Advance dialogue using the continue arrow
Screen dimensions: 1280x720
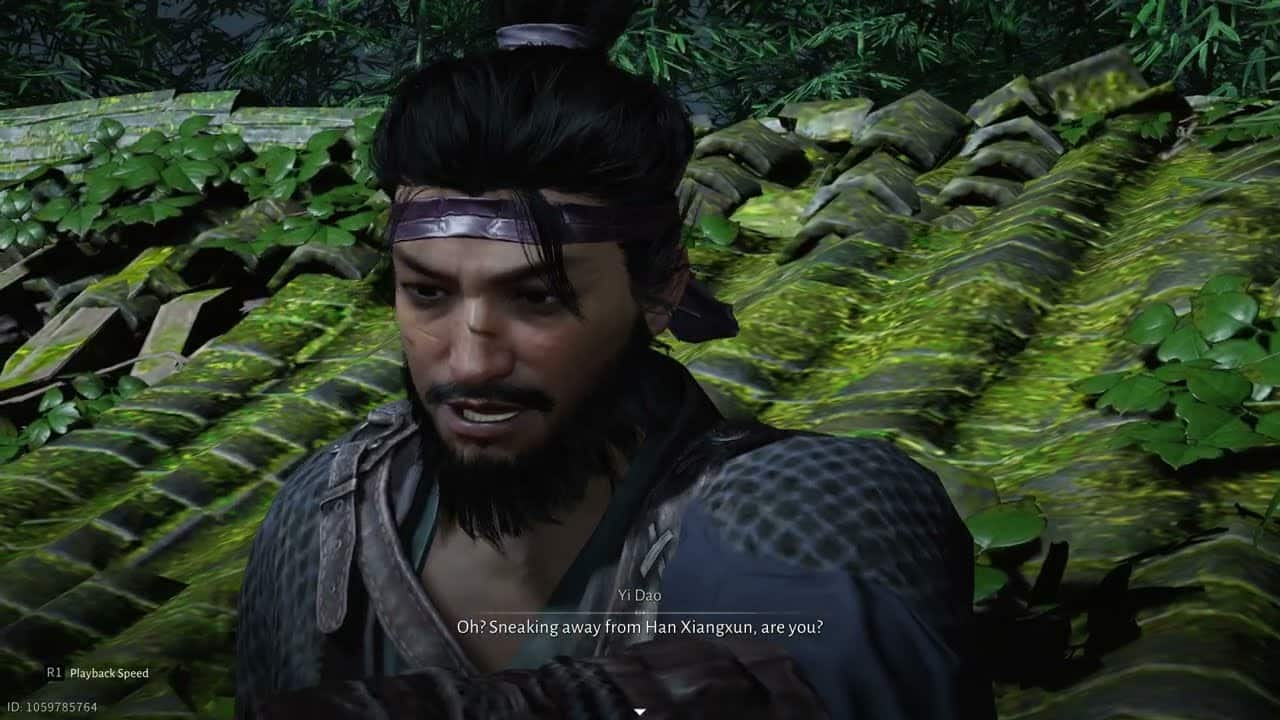pos(640,711)
